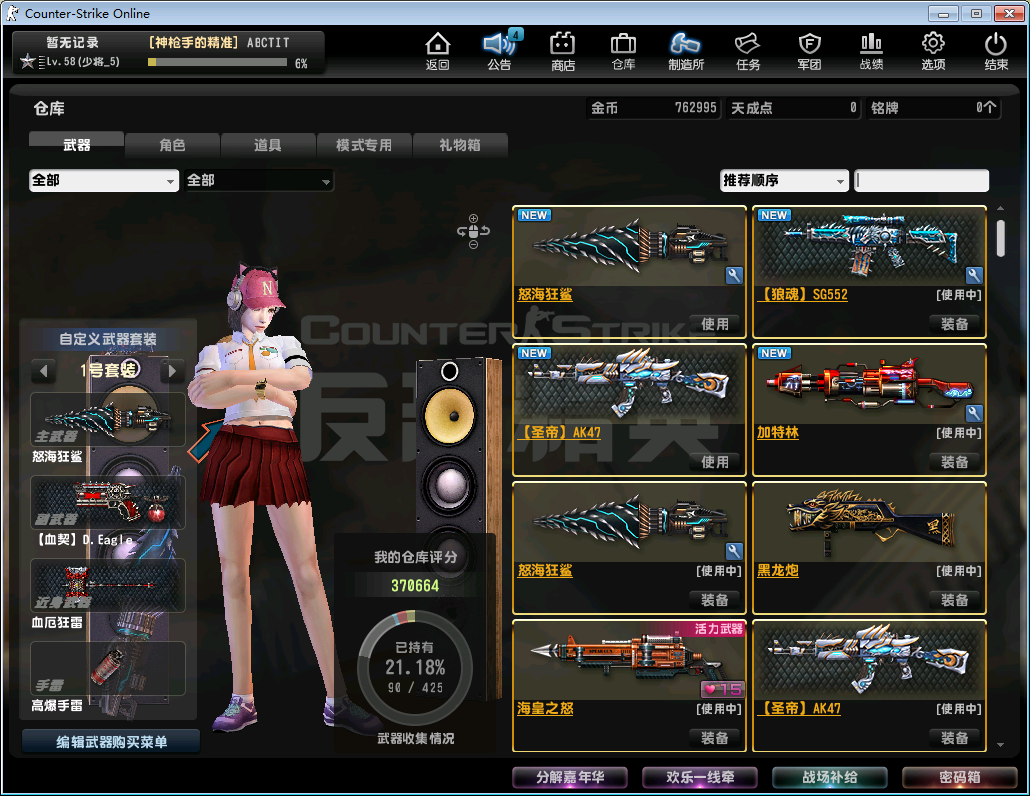Click the weapon search input field
The height and width of the screenshot is (796, 1030).
click(x=922, y=181)
